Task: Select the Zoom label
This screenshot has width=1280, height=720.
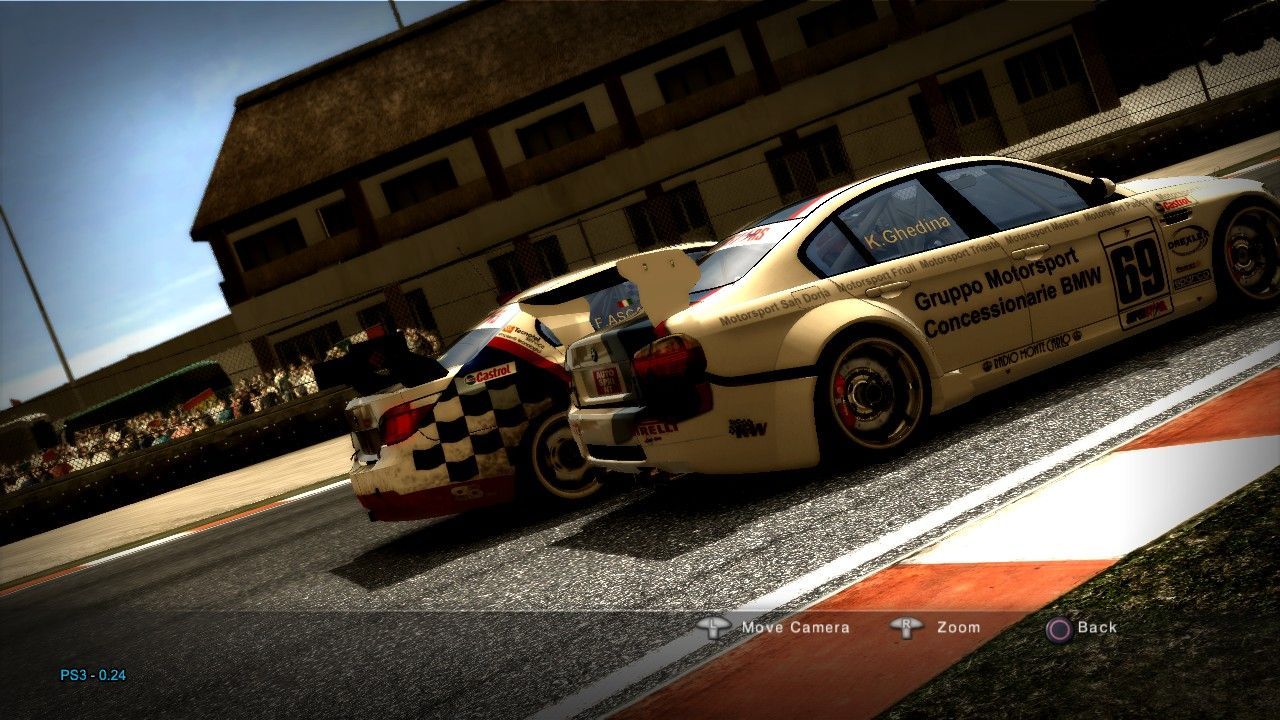Action: (958, 628)
